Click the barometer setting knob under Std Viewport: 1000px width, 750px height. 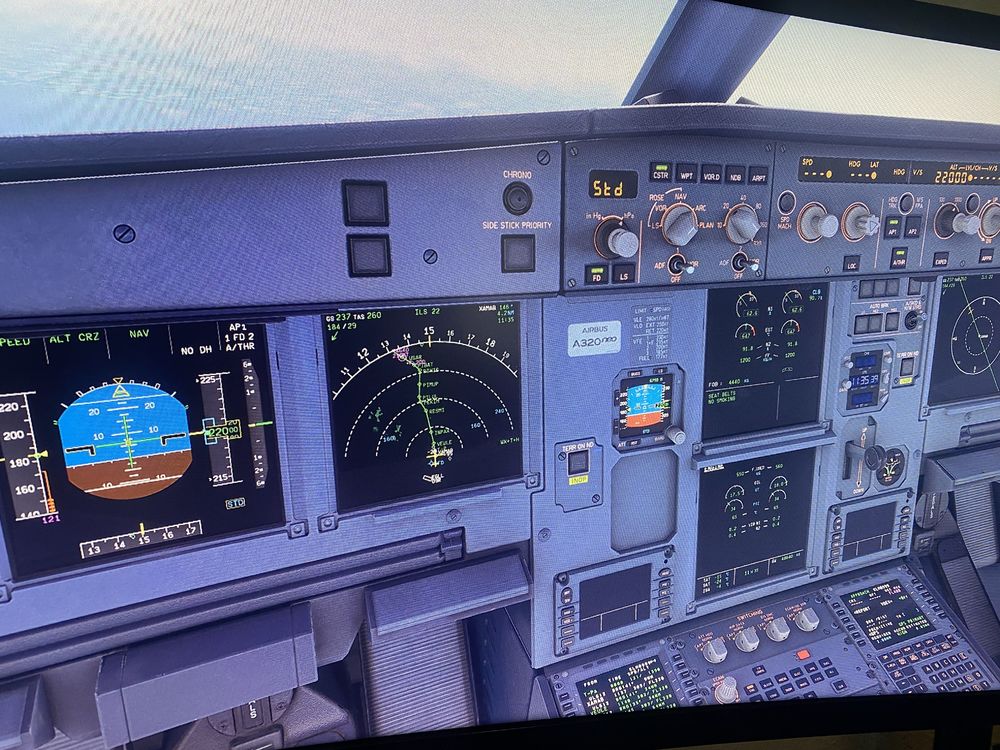click(x=618, y=240)
